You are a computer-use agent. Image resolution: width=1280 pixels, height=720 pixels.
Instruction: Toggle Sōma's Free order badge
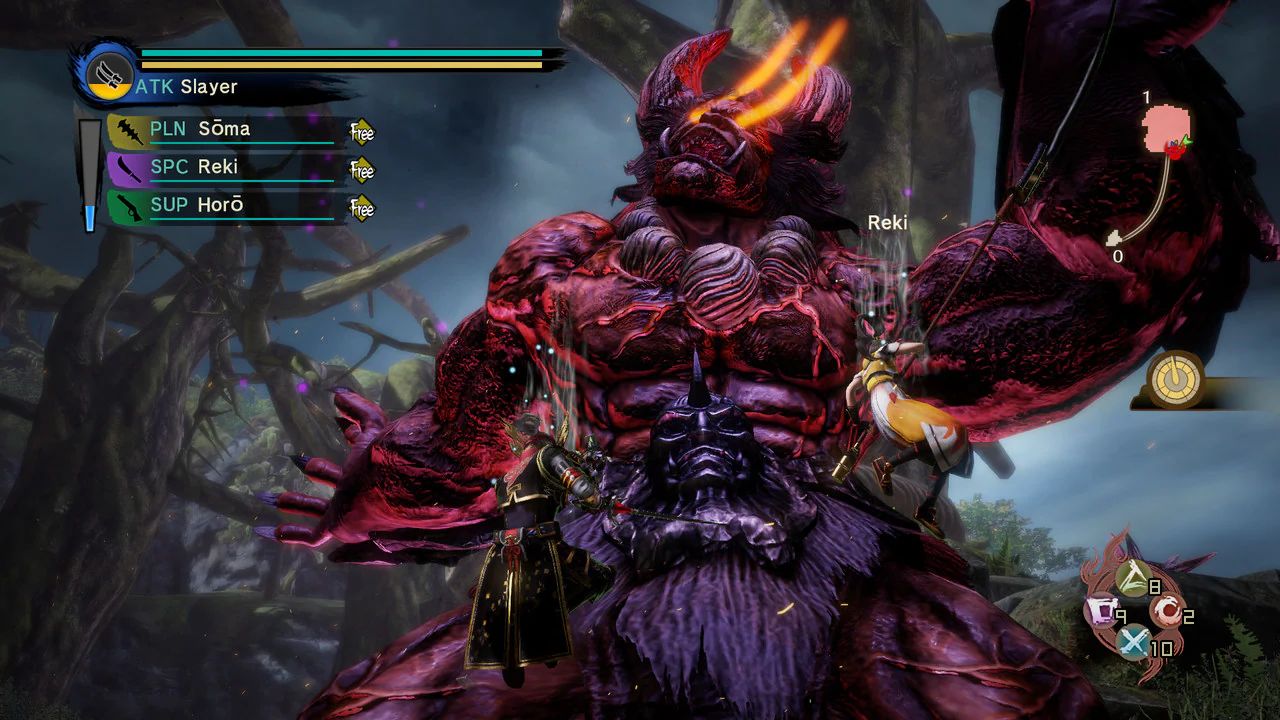point(361,131)
